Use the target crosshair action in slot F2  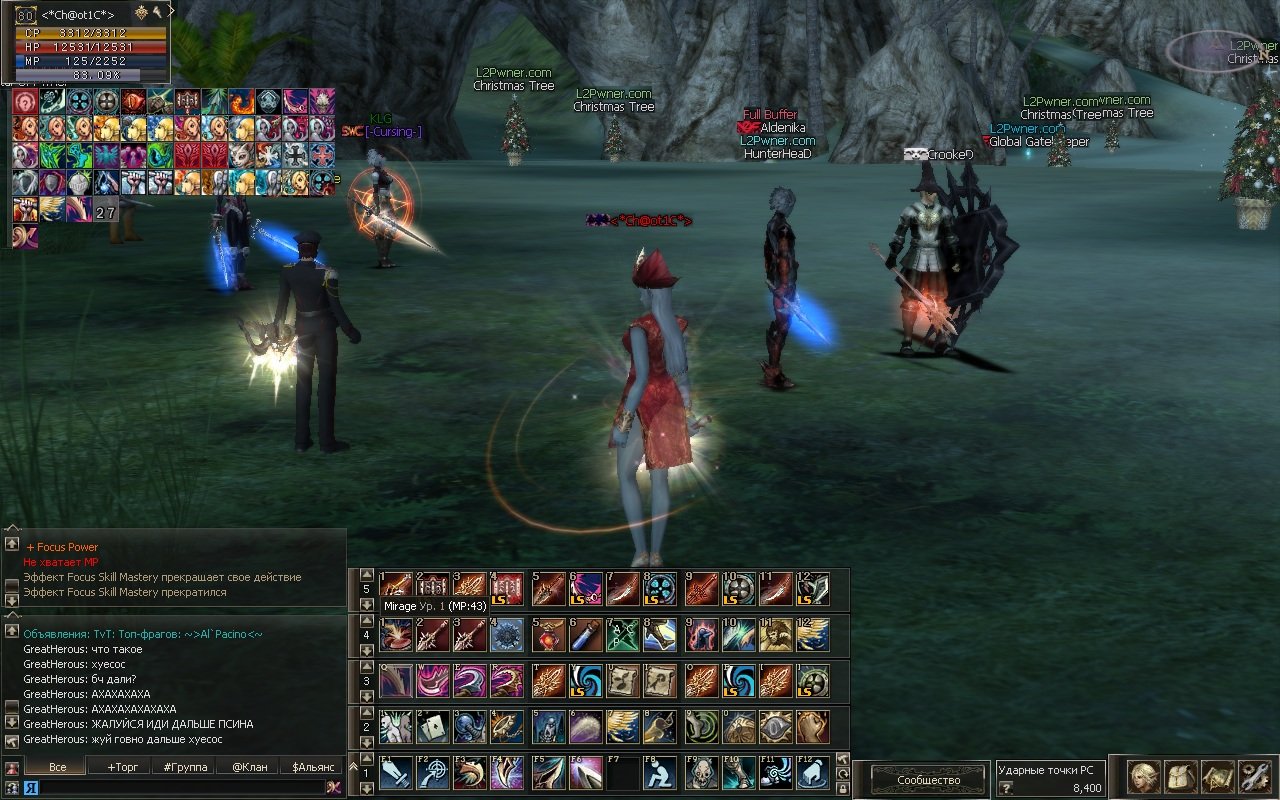click(x=434, y=772)
